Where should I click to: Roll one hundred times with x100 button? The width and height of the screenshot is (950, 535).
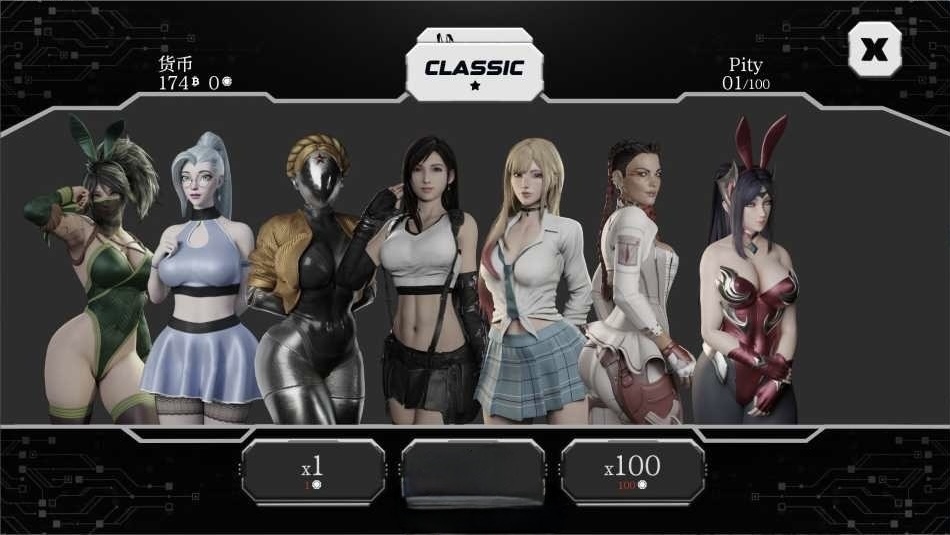click(x=632, y=470)
